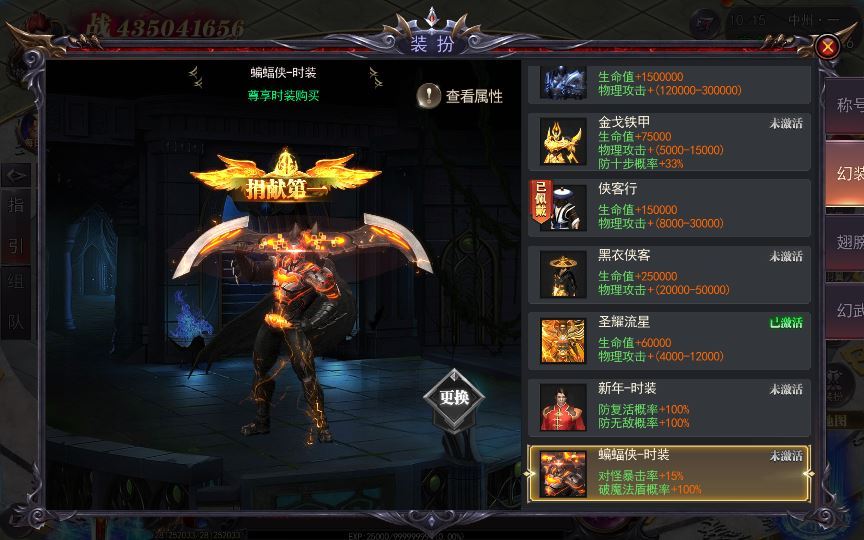Open the 翅膀 wings tab
Viewport: 864px width, 540px height.
pos(846,241)
